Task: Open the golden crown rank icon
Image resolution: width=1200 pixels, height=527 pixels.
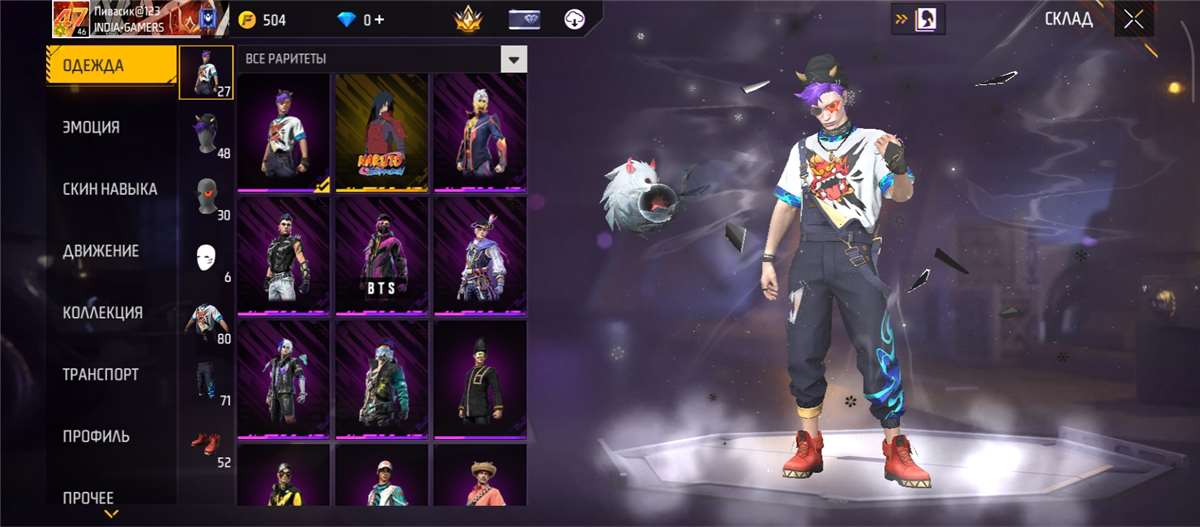Action: click(468, 19)
